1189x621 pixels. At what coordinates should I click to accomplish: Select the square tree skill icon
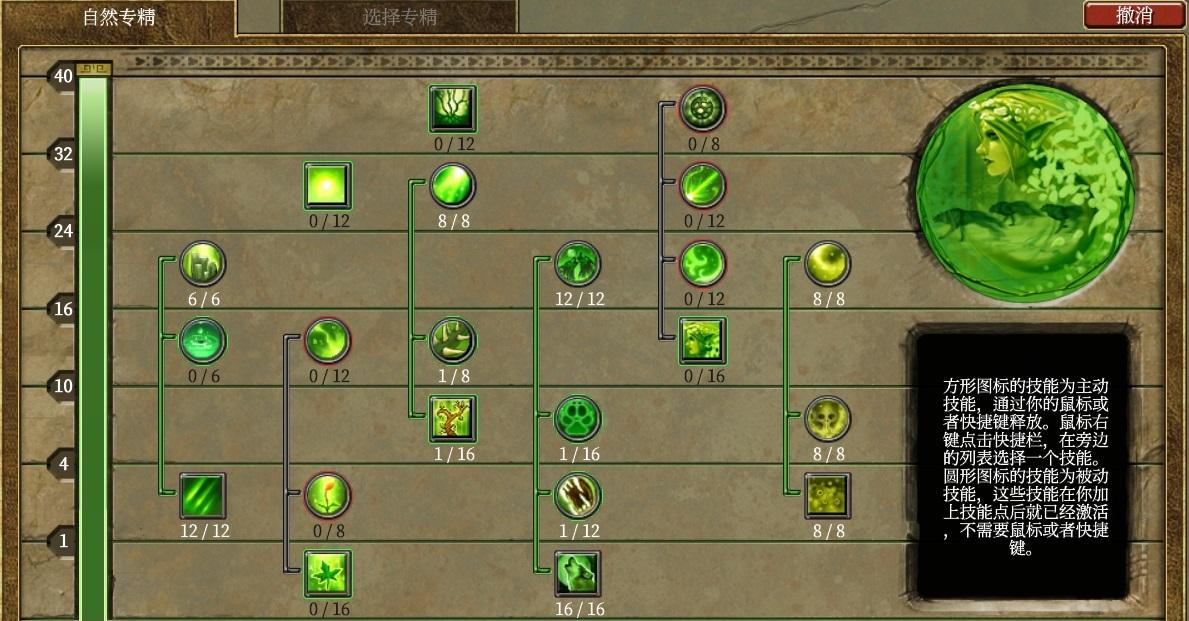pyautogui.click(x=452, y=418)
